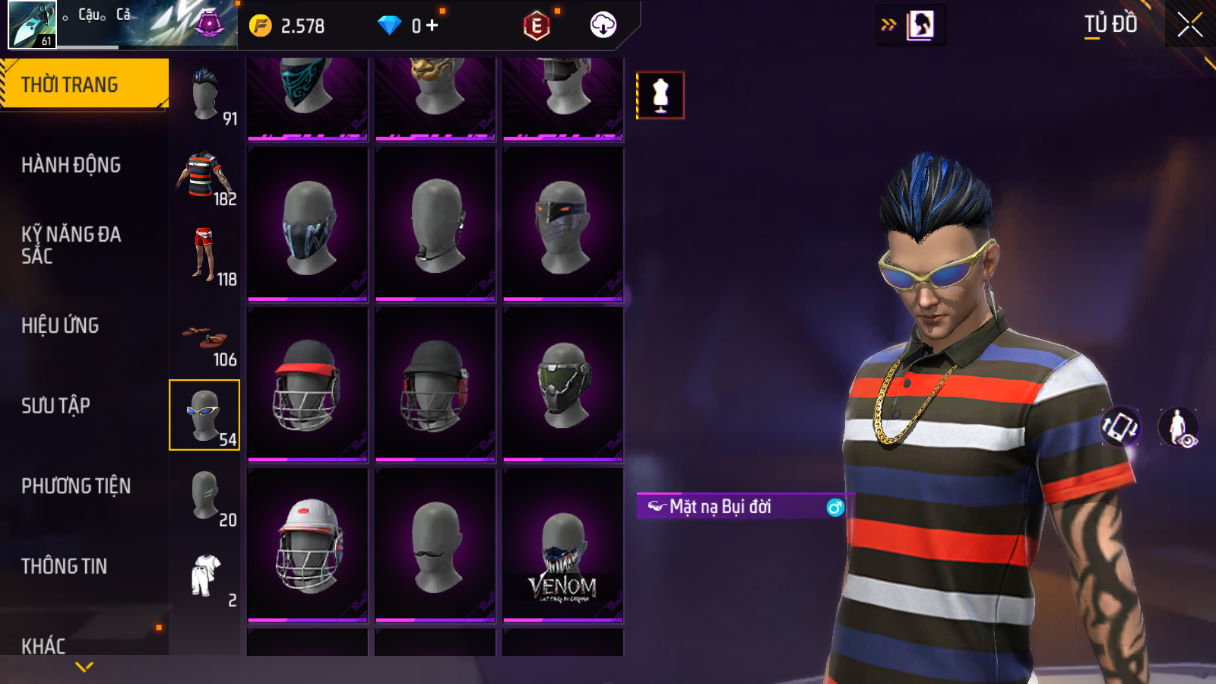1216x684 pixels.
Task: Go to the SƯU TẬP collection tab
Action: pyautogui.click(x=56, y=406)
